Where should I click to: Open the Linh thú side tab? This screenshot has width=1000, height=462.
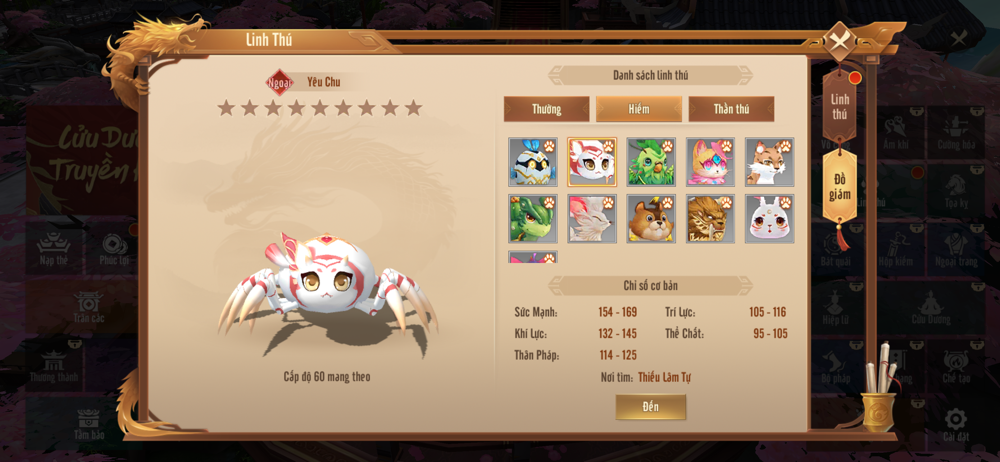pyautogui.click(x=840, y=106)
